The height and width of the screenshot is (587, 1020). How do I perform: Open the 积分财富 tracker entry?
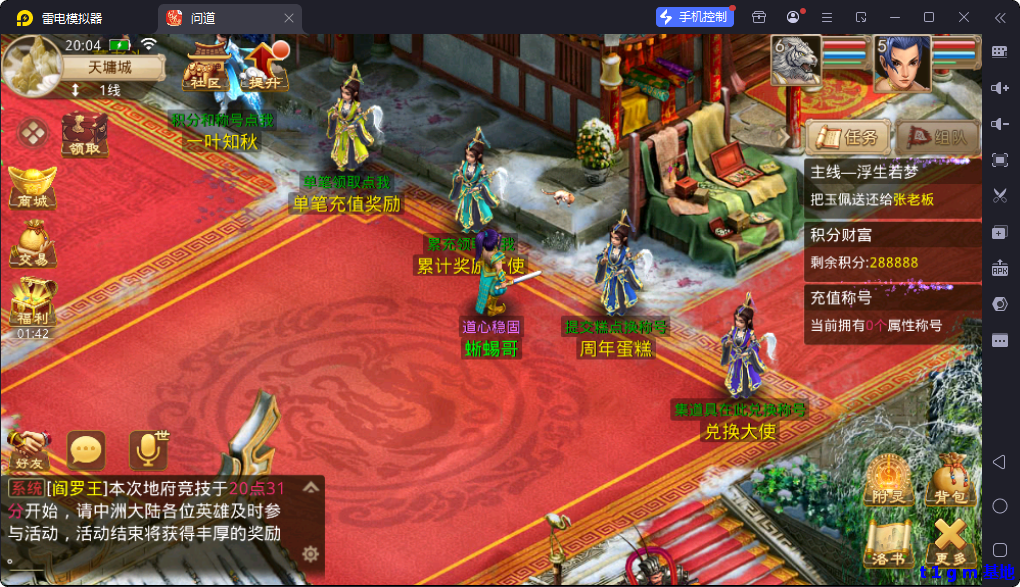892,248
